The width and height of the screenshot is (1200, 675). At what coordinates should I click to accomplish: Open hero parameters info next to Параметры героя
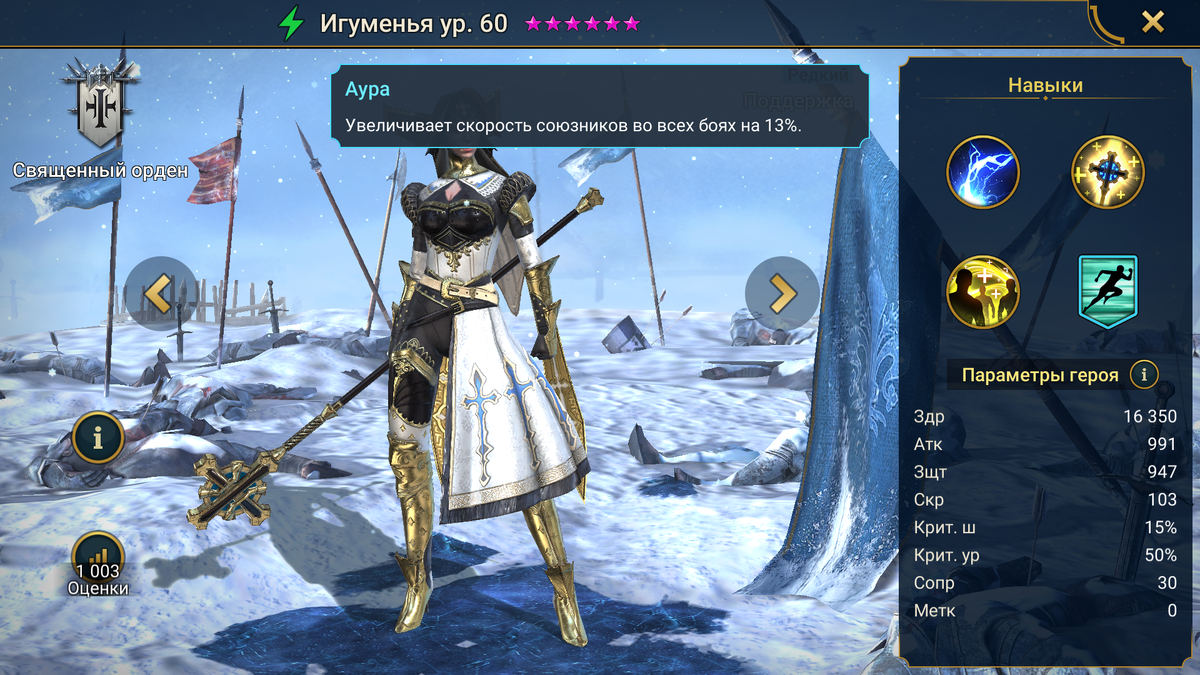coord(1144,375)
